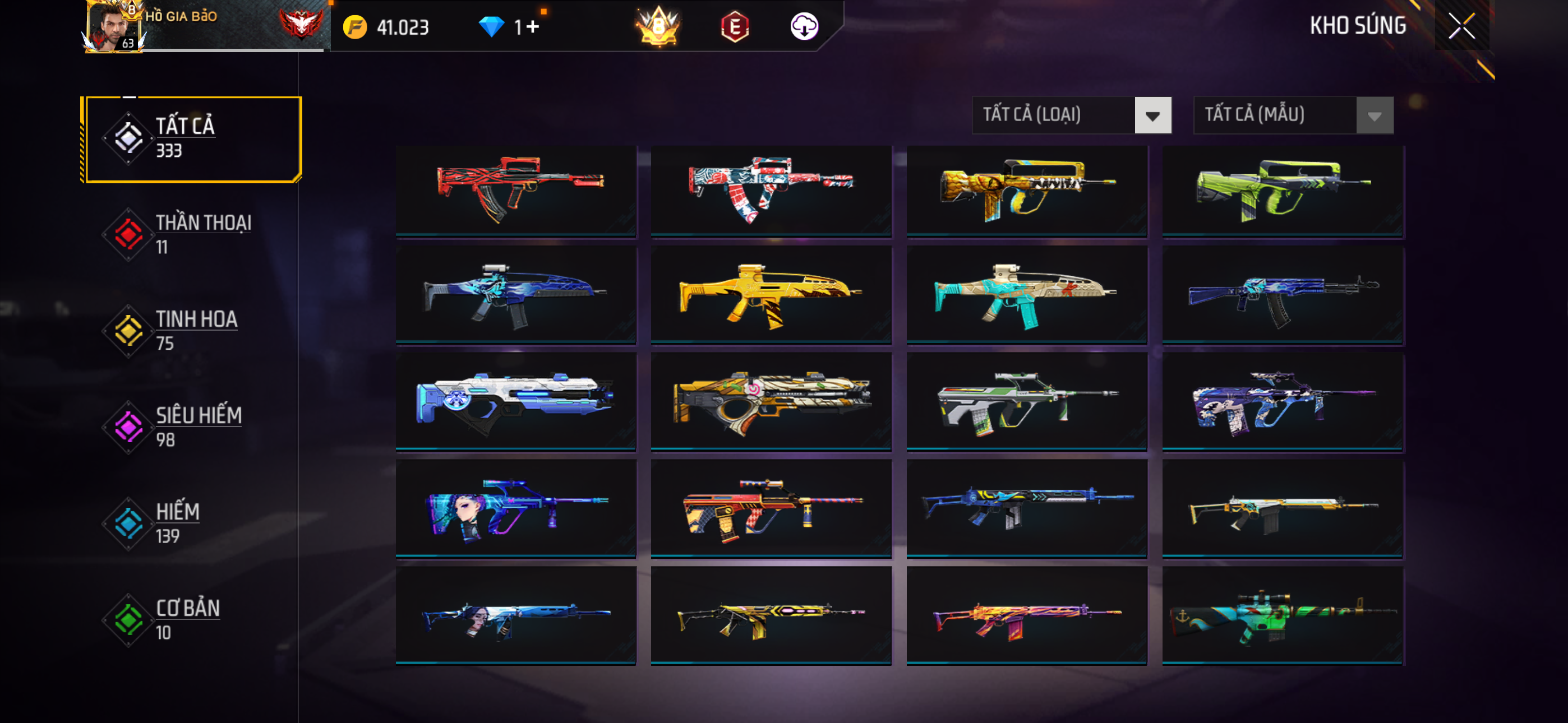1568x723 pixels.
Task: Expand the Tất Cả (Mẫu) dropdown
Action: (x=1293, y=115)
